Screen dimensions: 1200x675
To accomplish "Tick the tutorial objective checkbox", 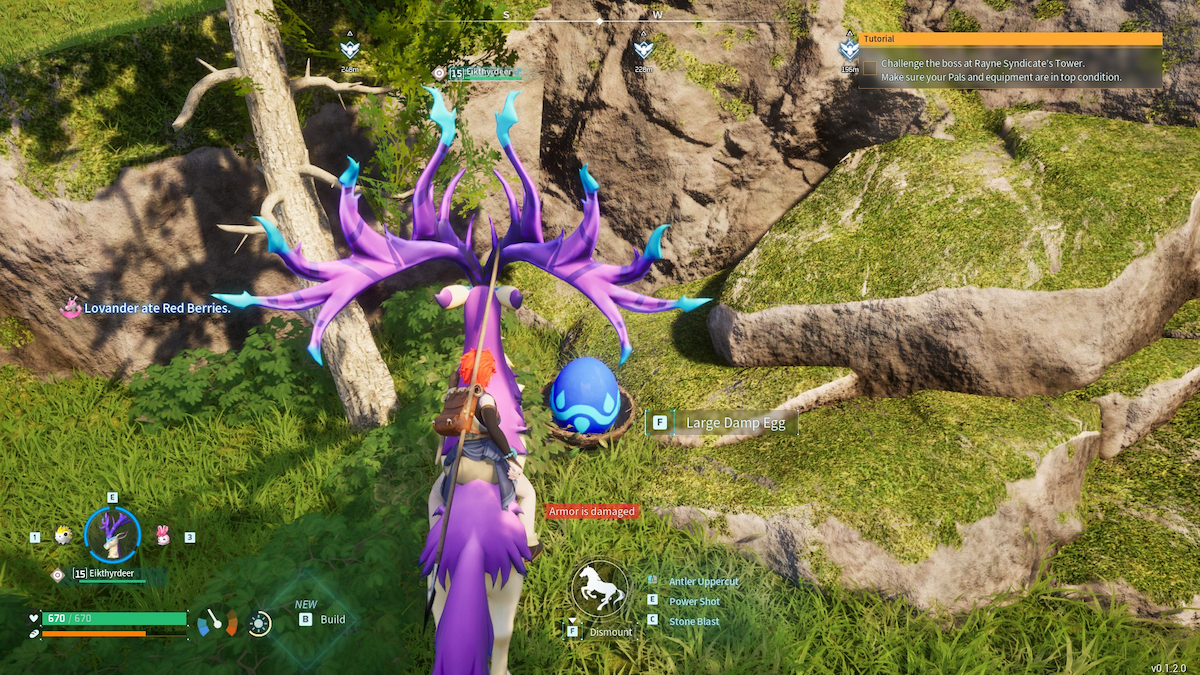I will tap(870, 69).
